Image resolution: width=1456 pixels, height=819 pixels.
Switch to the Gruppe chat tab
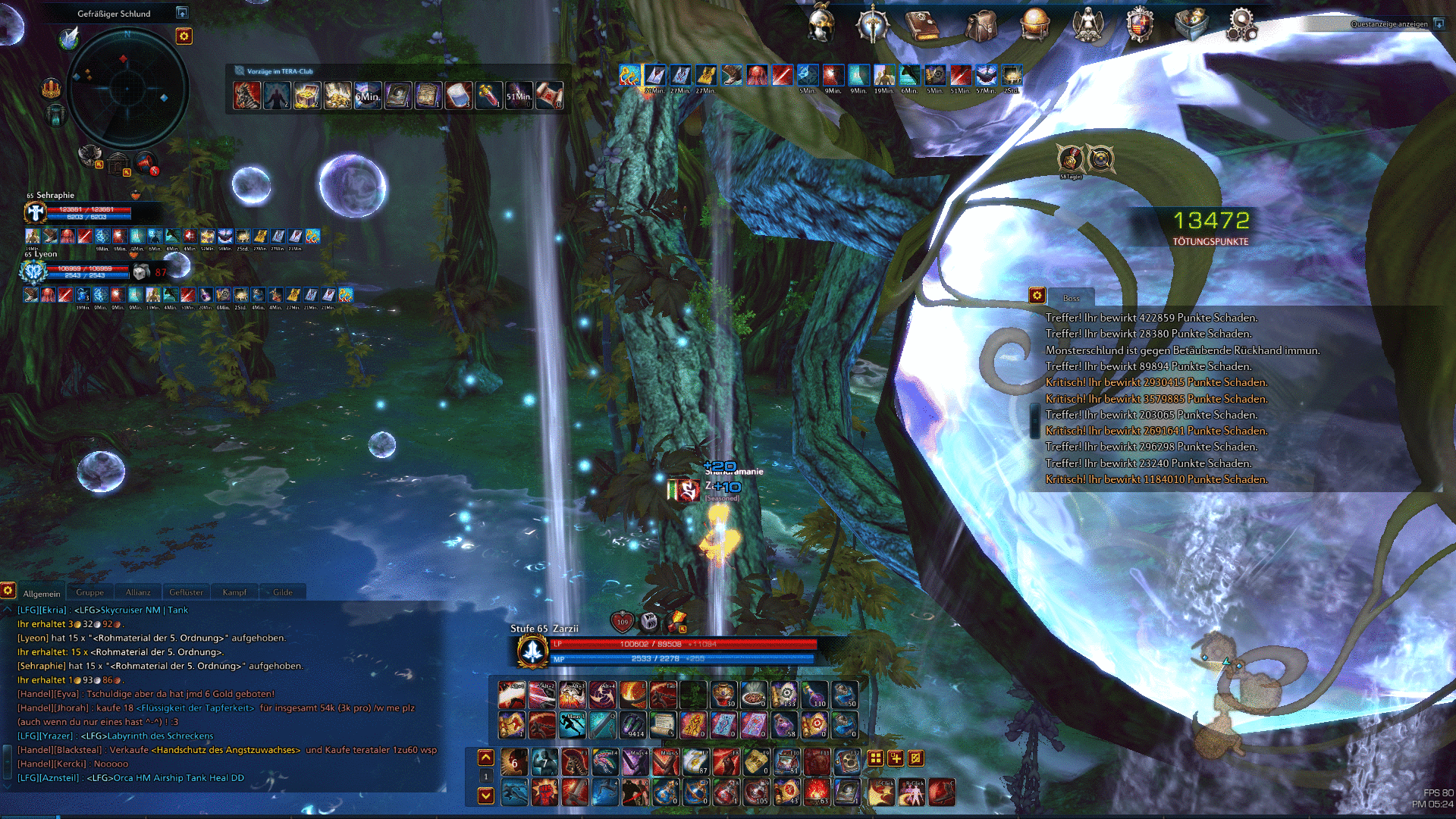coord(89,592)
